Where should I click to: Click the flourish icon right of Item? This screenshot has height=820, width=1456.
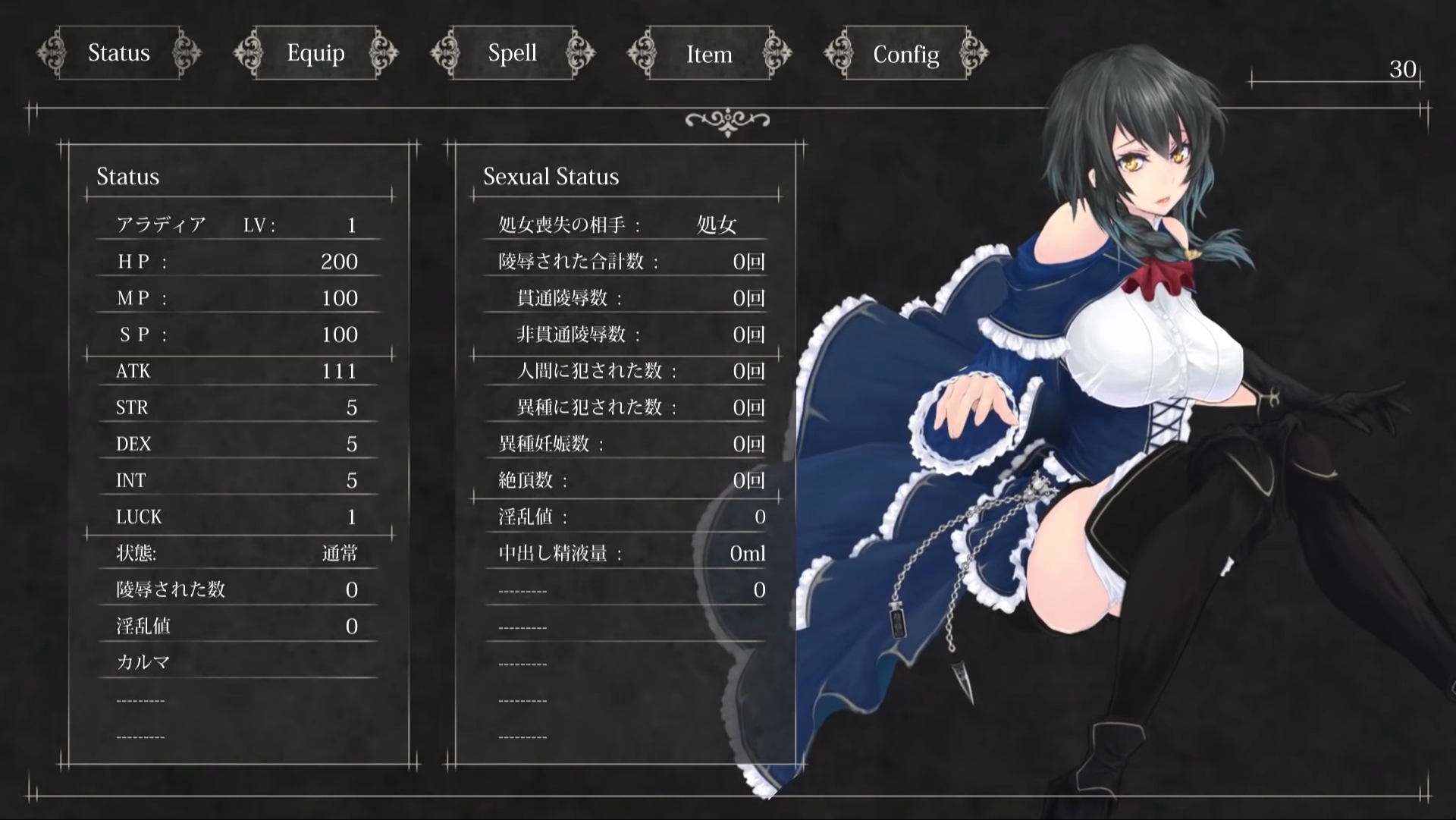tap(776, 53)
